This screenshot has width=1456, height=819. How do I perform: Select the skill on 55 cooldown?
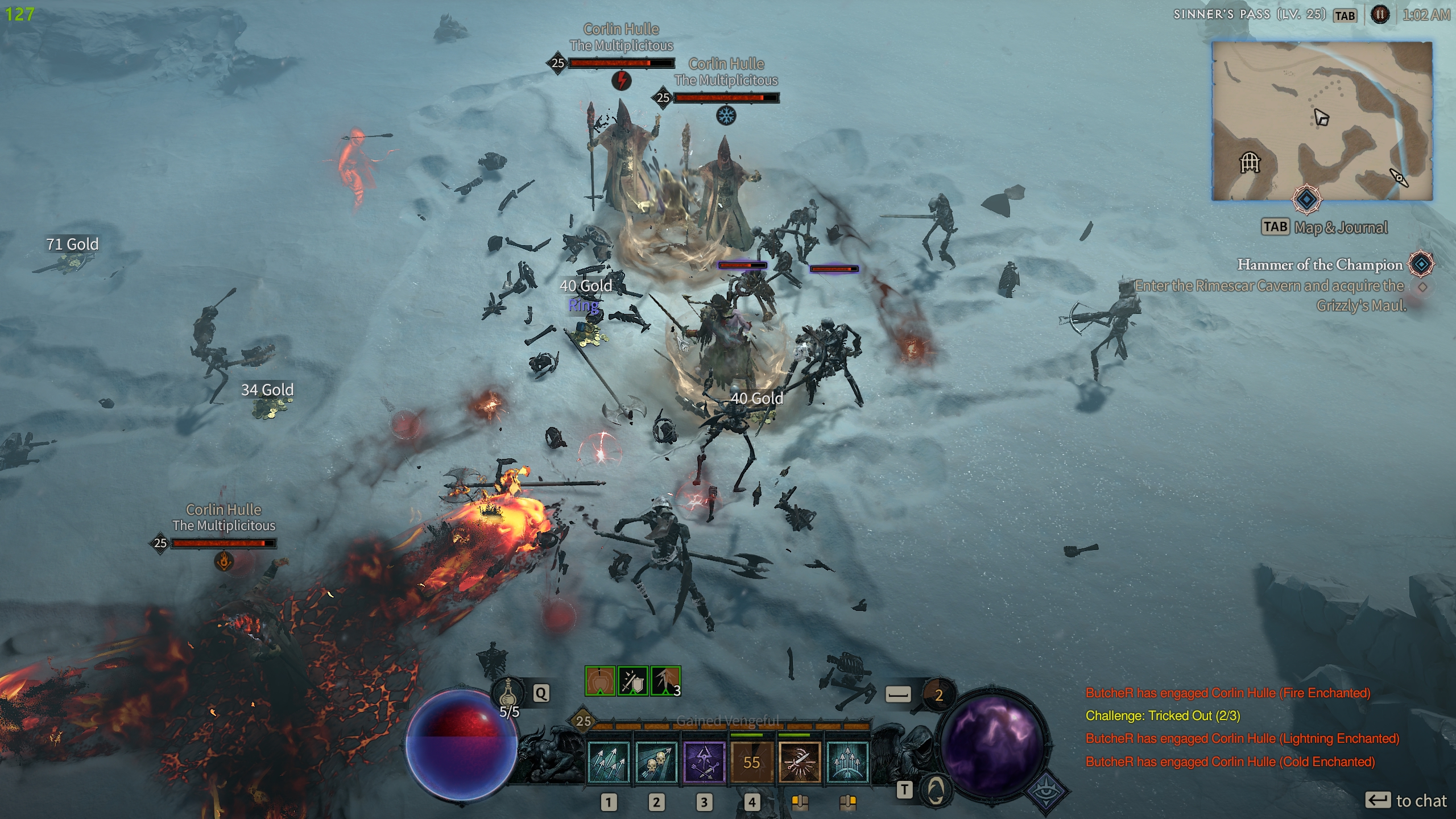click(x=751, y=762)
